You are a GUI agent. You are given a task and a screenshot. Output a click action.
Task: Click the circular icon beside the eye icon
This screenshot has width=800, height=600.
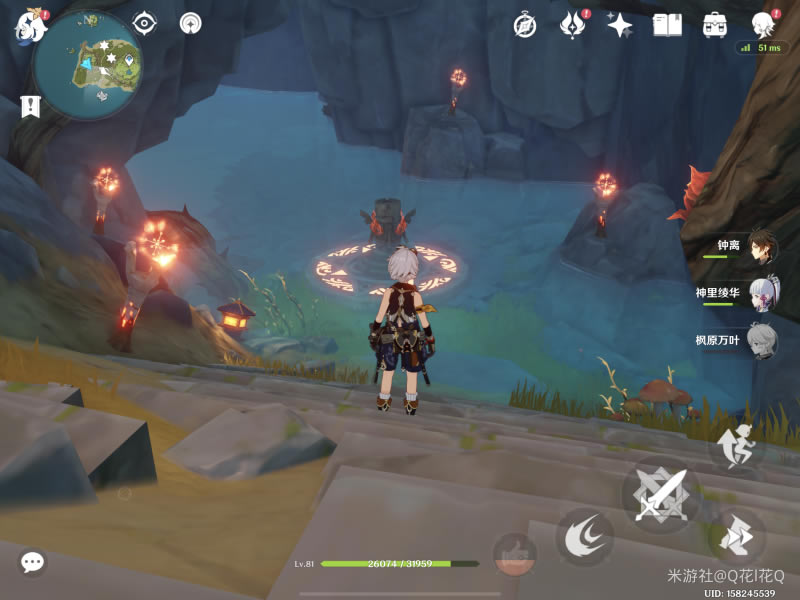190,23
